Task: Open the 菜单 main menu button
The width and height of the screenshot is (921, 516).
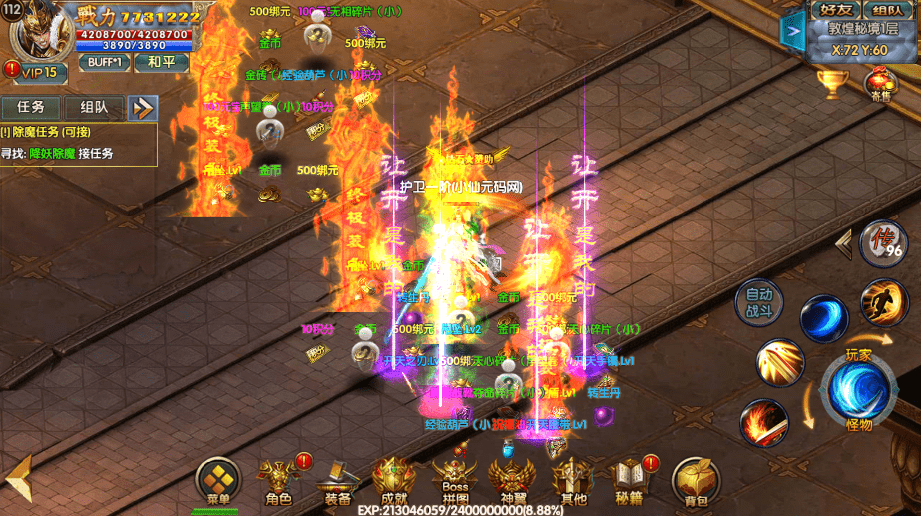Action: tap(217, 482)
